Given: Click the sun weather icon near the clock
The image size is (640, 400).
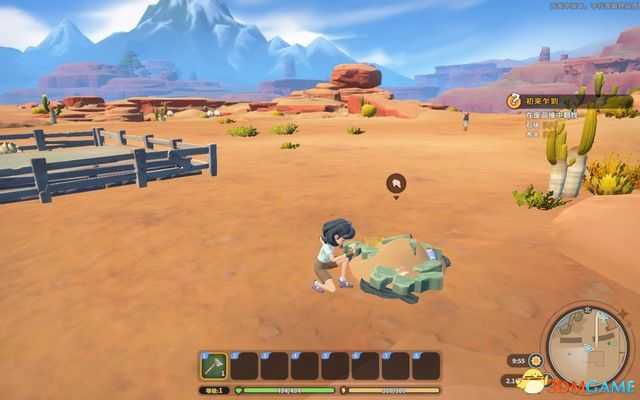Looking at the screenshot, I should pos(537,360).
